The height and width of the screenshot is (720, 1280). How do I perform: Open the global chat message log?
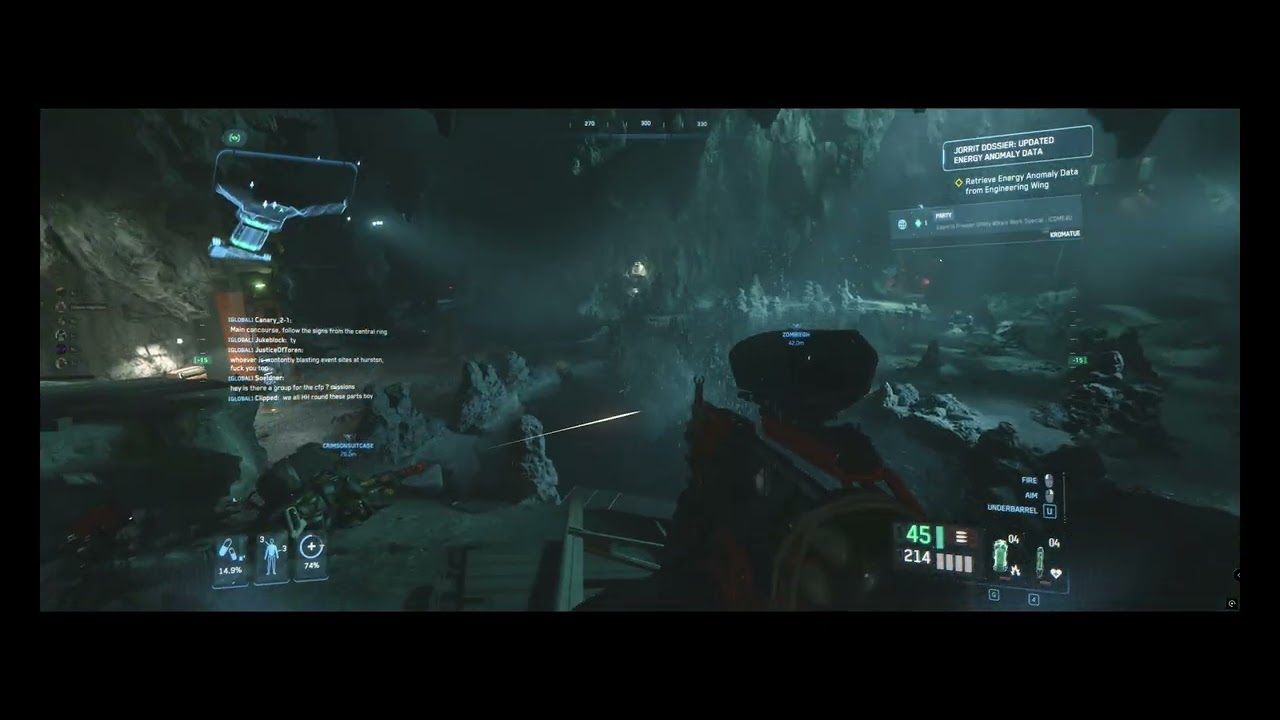pos(306,358)
